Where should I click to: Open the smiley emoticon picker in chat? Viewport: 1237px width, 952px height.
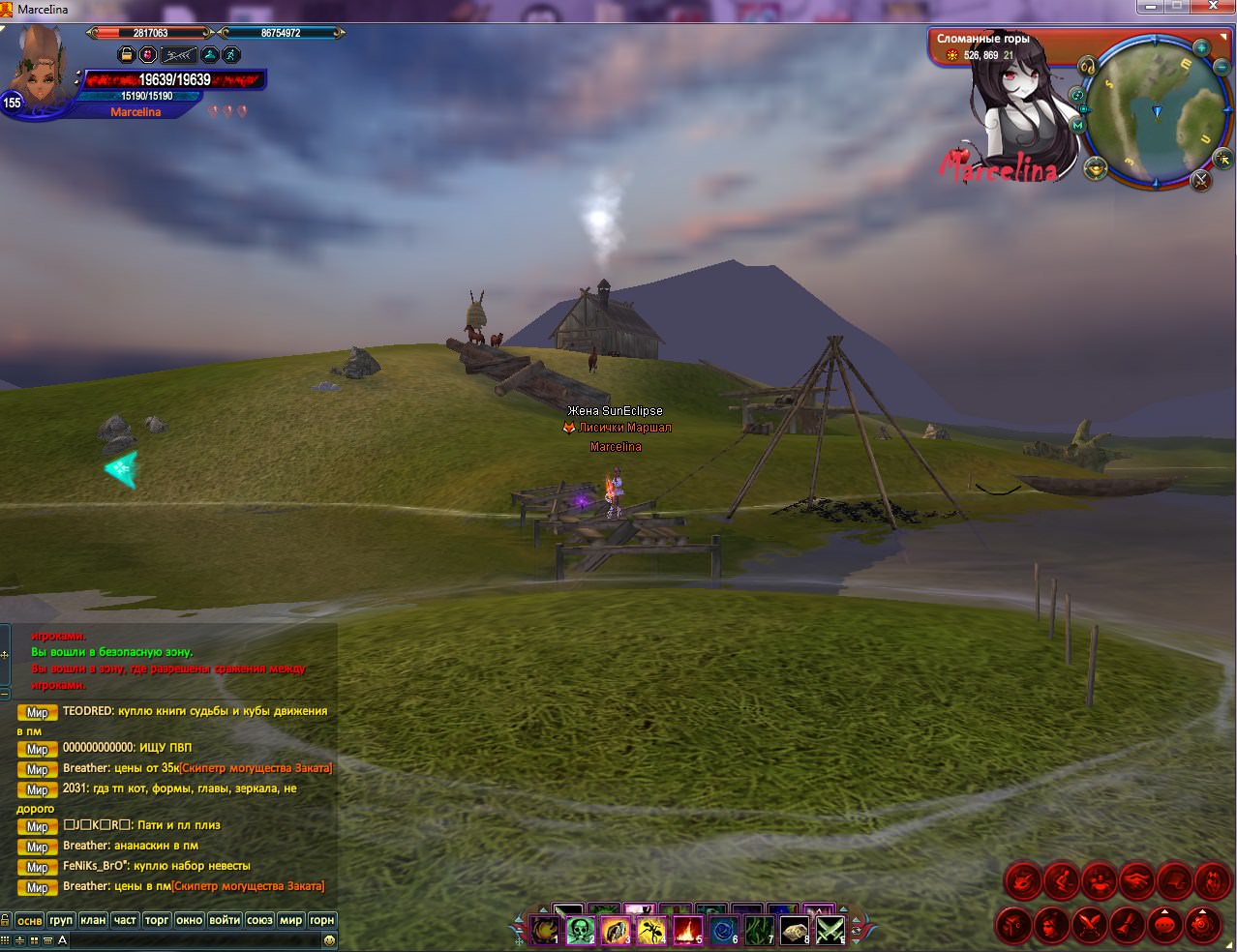(329, 939)
